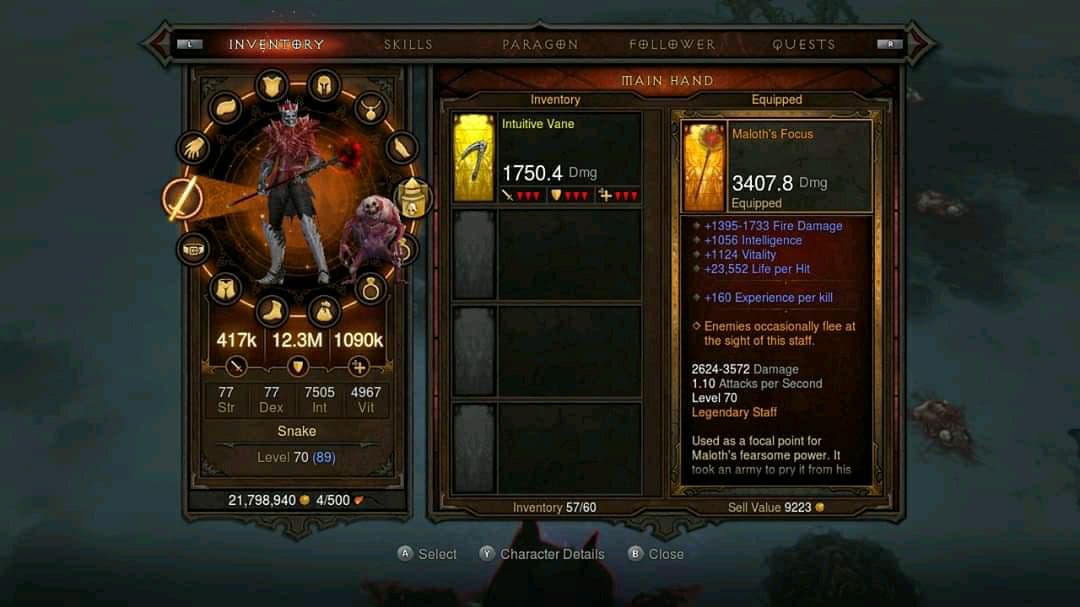Click the equipped Maloth's Focus staff
Image resolution: width=1080 pixels, height=607 pixels.
(777, 167)
